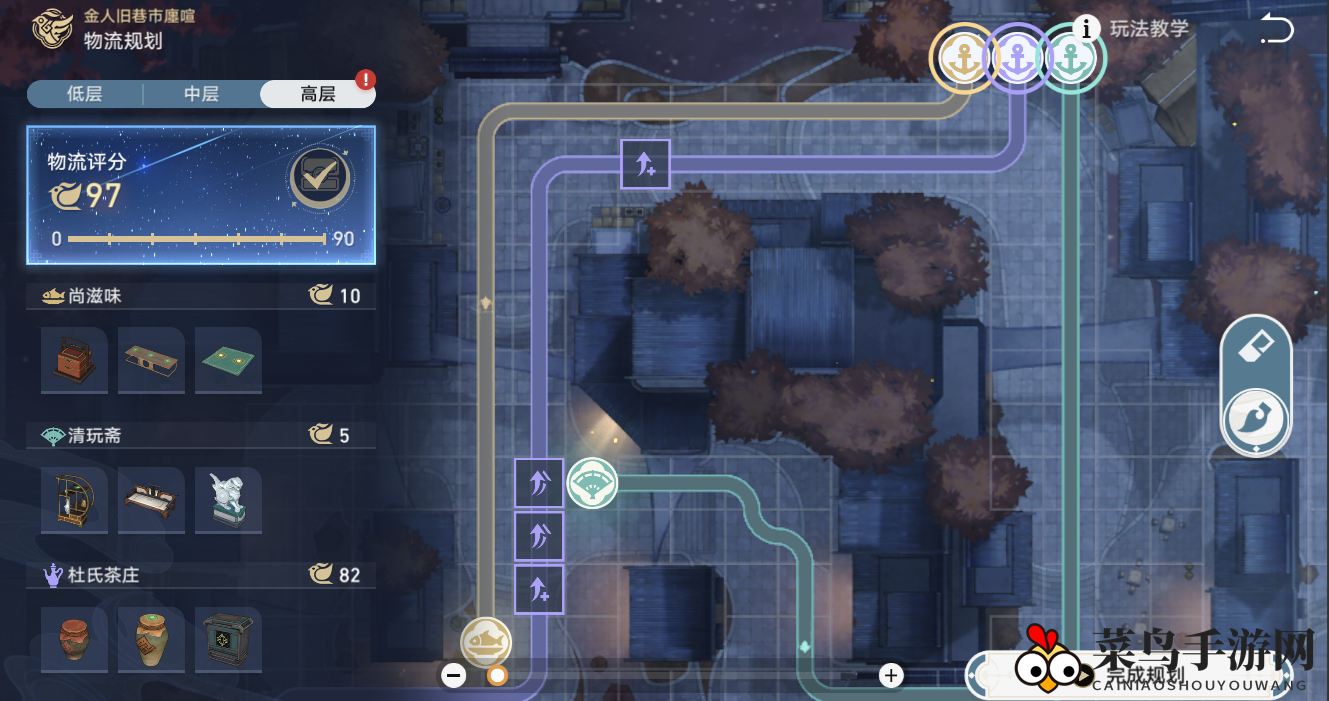Click the gold anchor dock marker

coord(964,59)
